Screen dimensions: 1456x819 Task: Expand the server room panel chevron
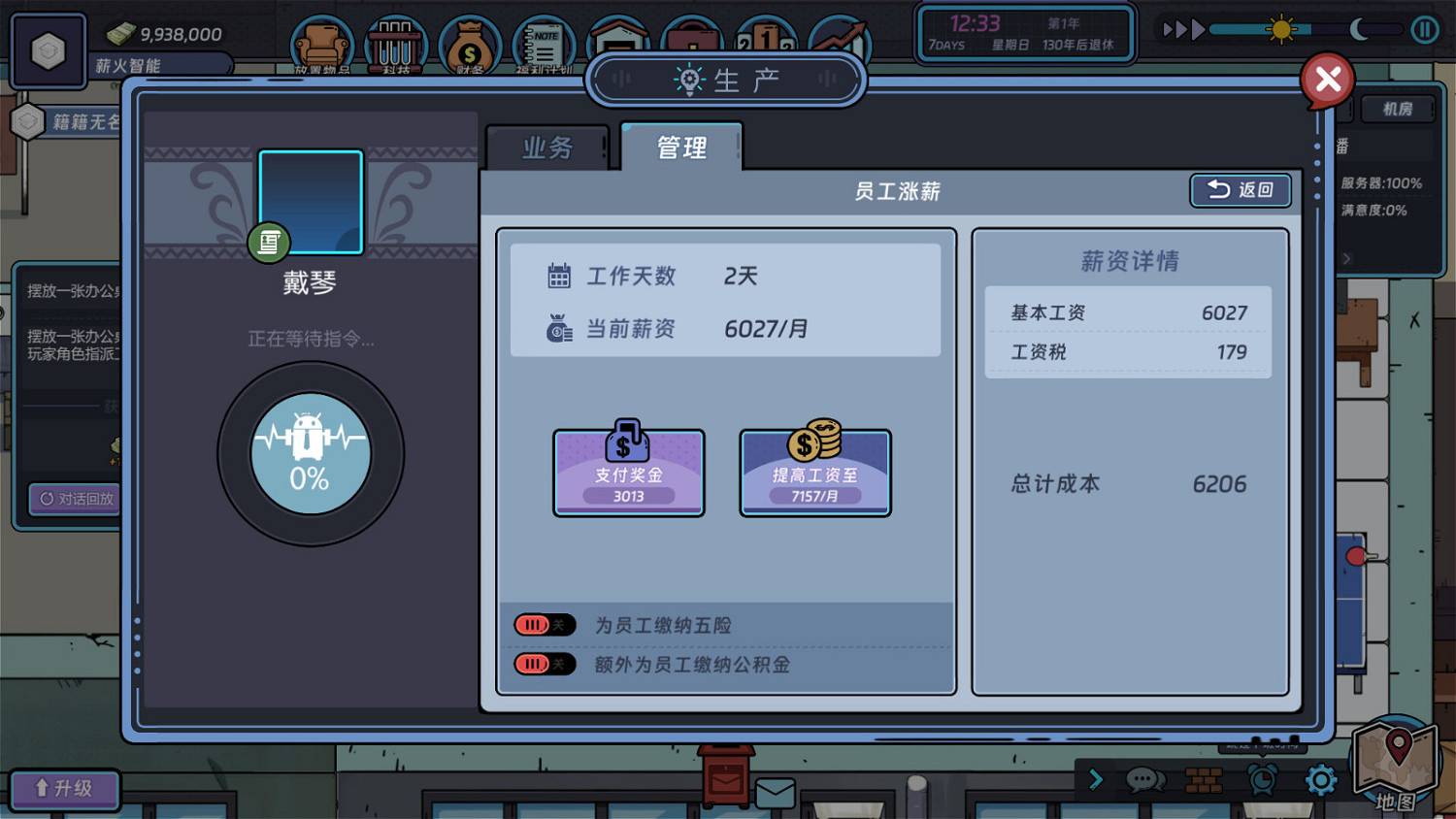1347,258
